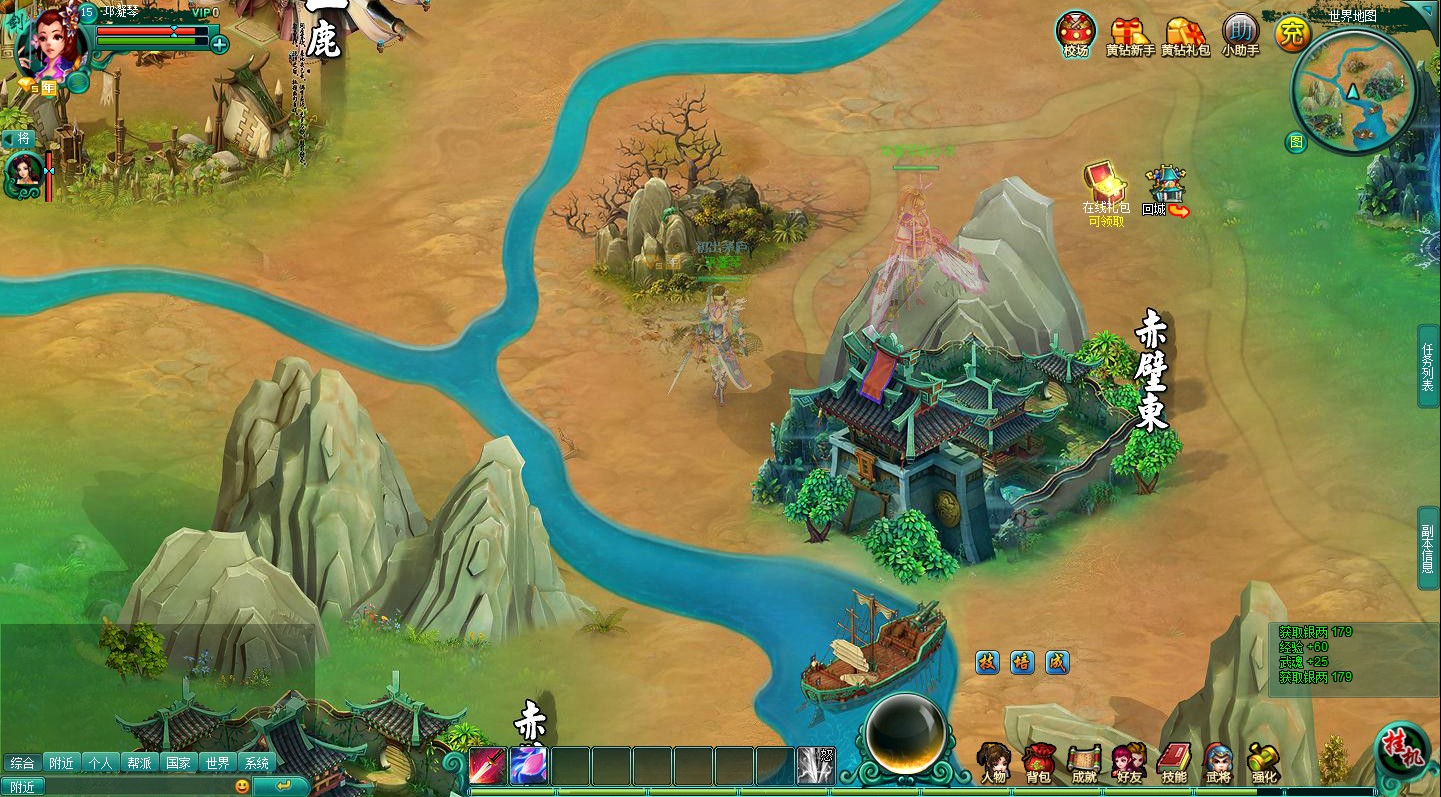
Task: Open the 强化 enhancement hammer menu
Action: (1264, 762)
